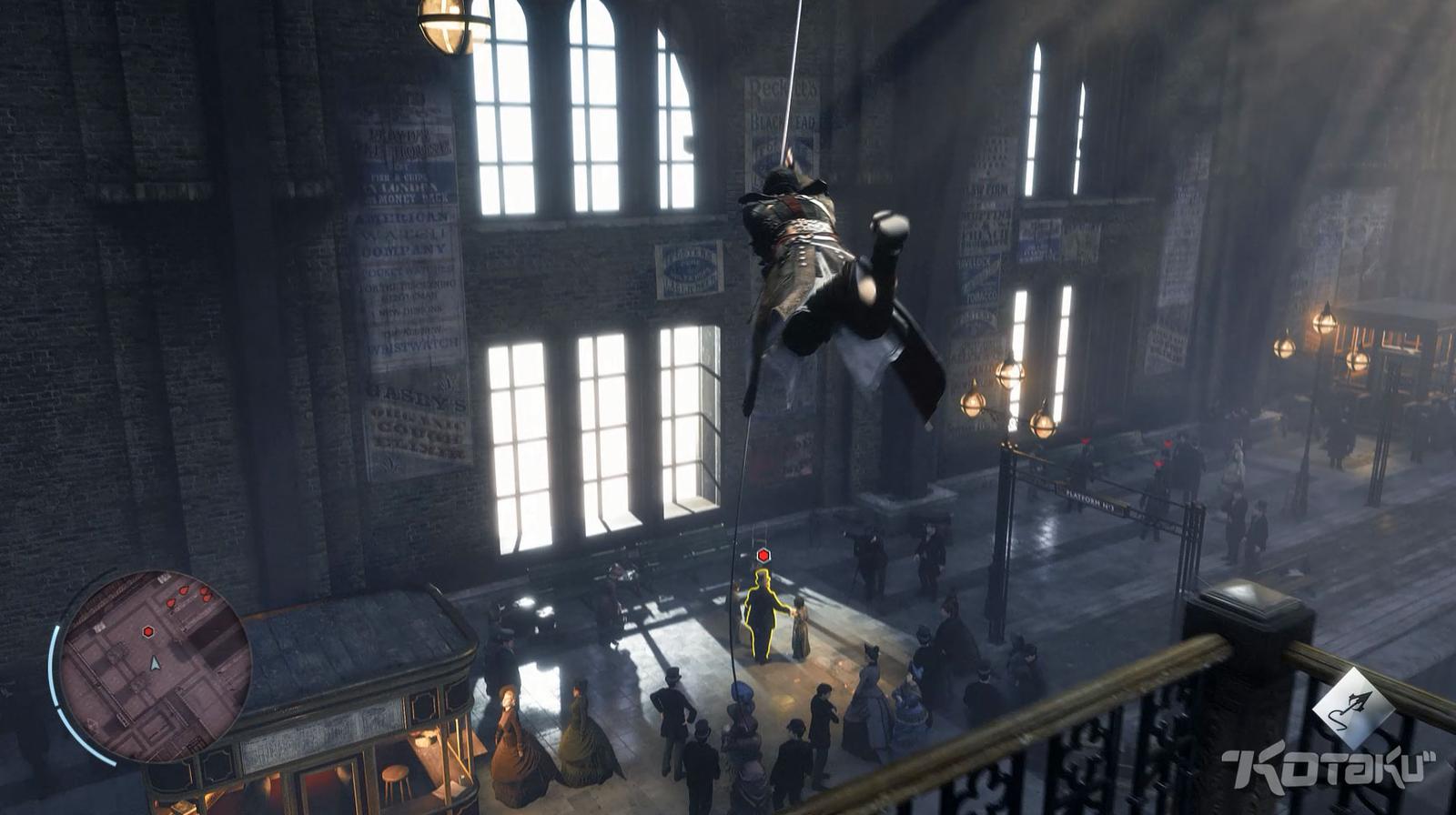Viewport: 1456px width, 815px height.
Task: Click an enemy red dot on the minimap
Action: [x=183, y=591]
